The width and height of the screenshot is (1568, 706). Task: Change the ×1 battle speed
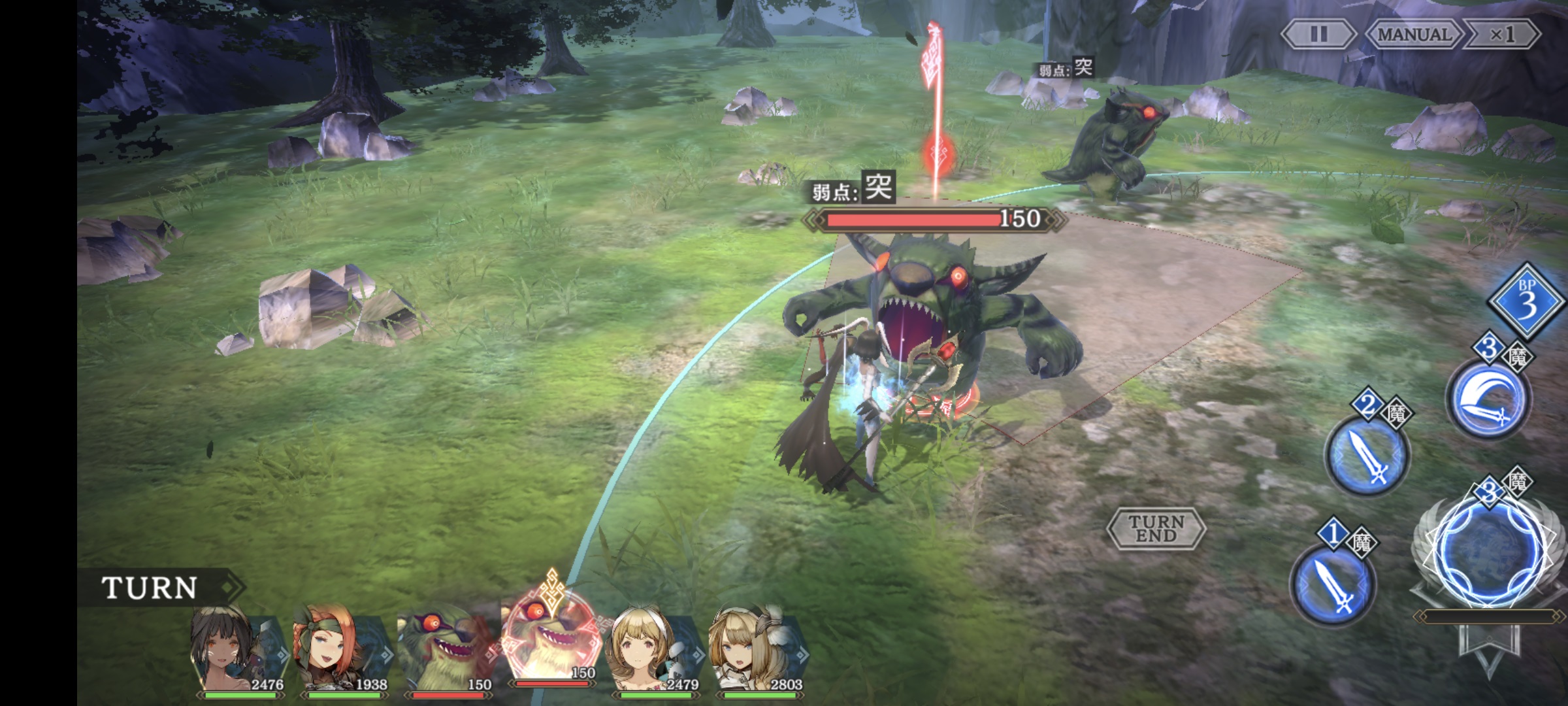tap(1502, 34)
